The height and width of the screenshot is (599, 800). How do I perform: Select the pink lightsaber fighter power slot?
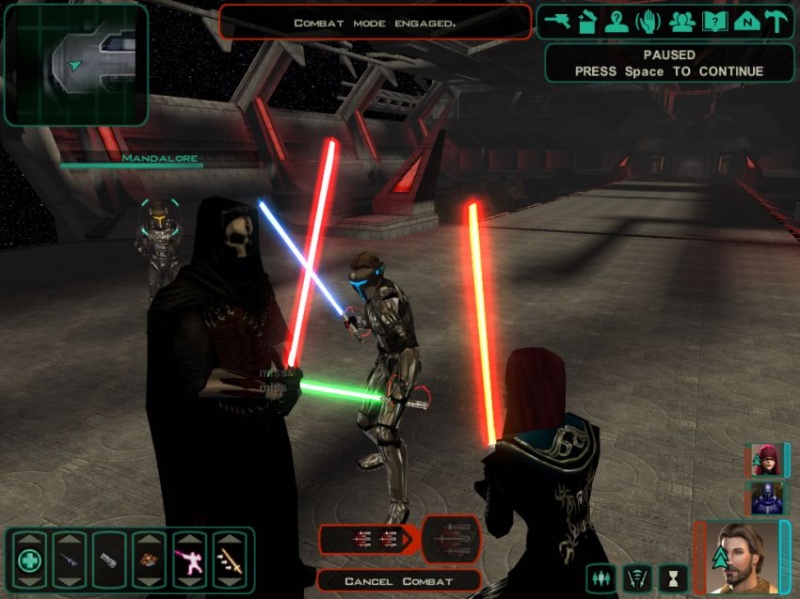point(189,559)
